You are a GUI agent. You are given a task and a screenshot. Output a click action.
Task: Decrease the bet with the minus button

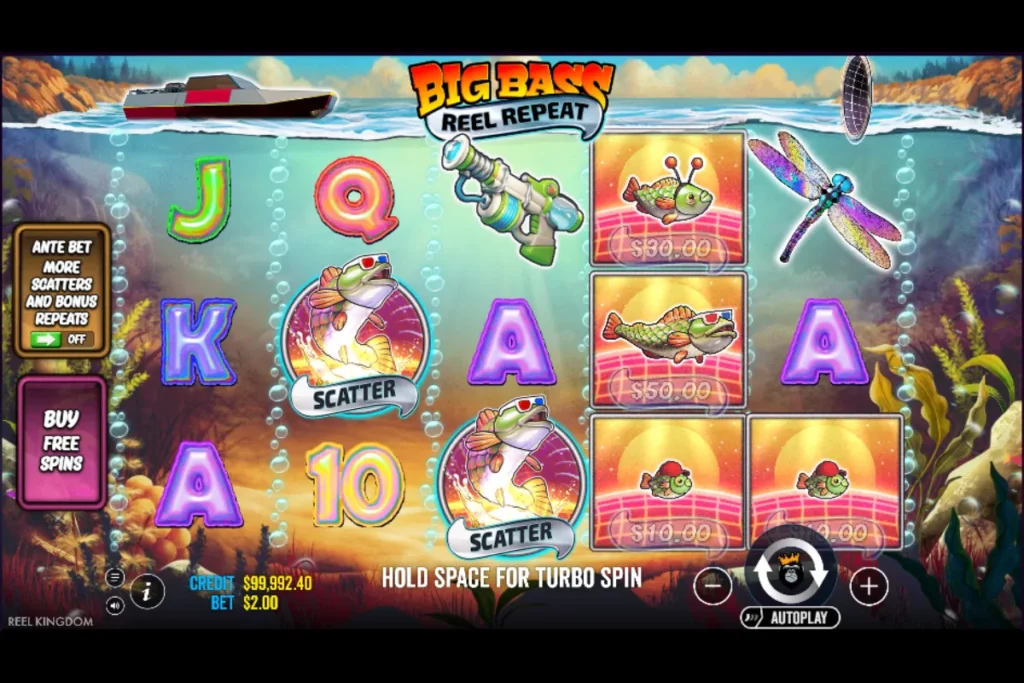click(712, 587)
